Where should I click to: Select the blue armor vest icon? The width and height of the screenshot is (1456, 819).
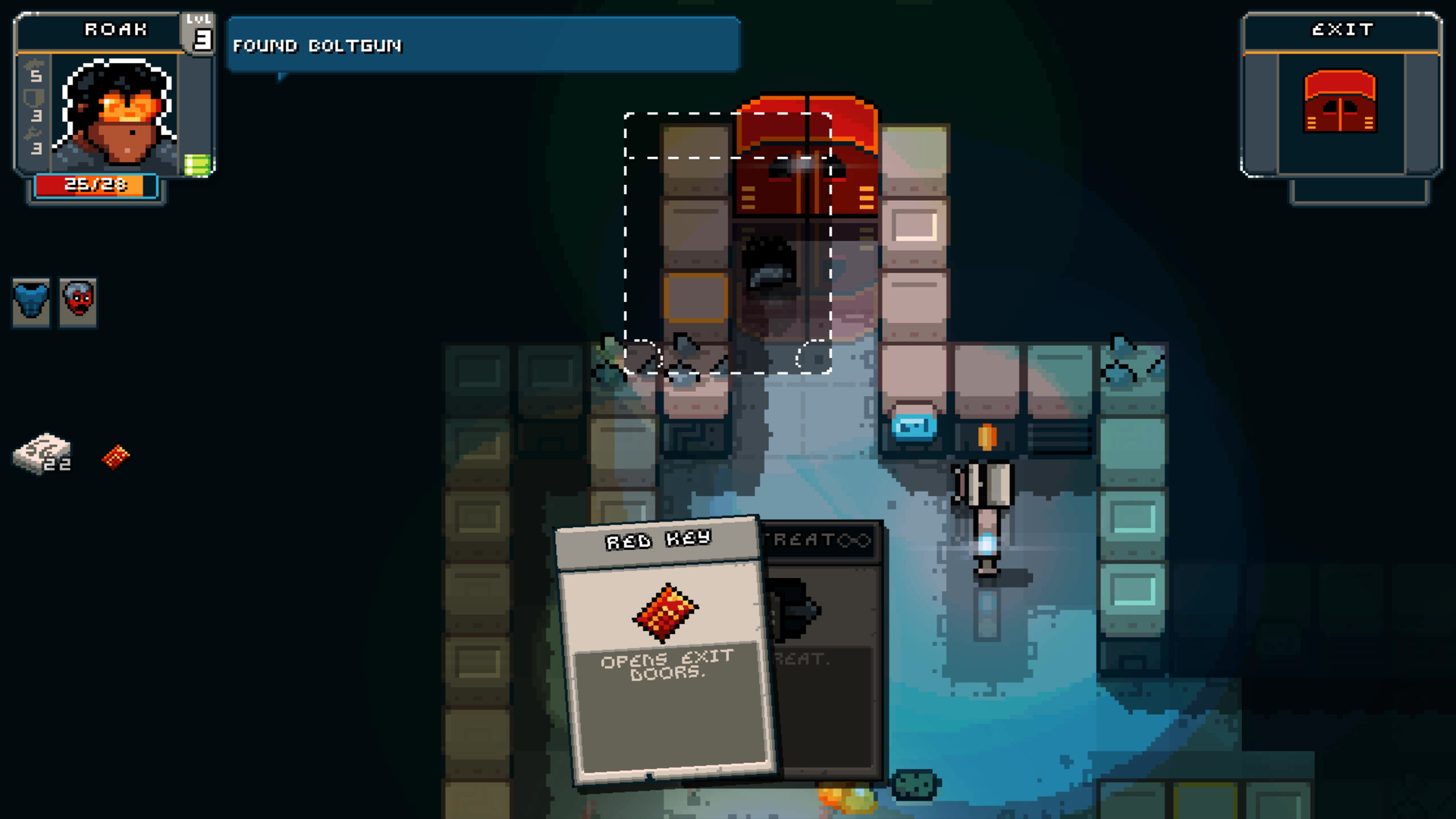30,302
